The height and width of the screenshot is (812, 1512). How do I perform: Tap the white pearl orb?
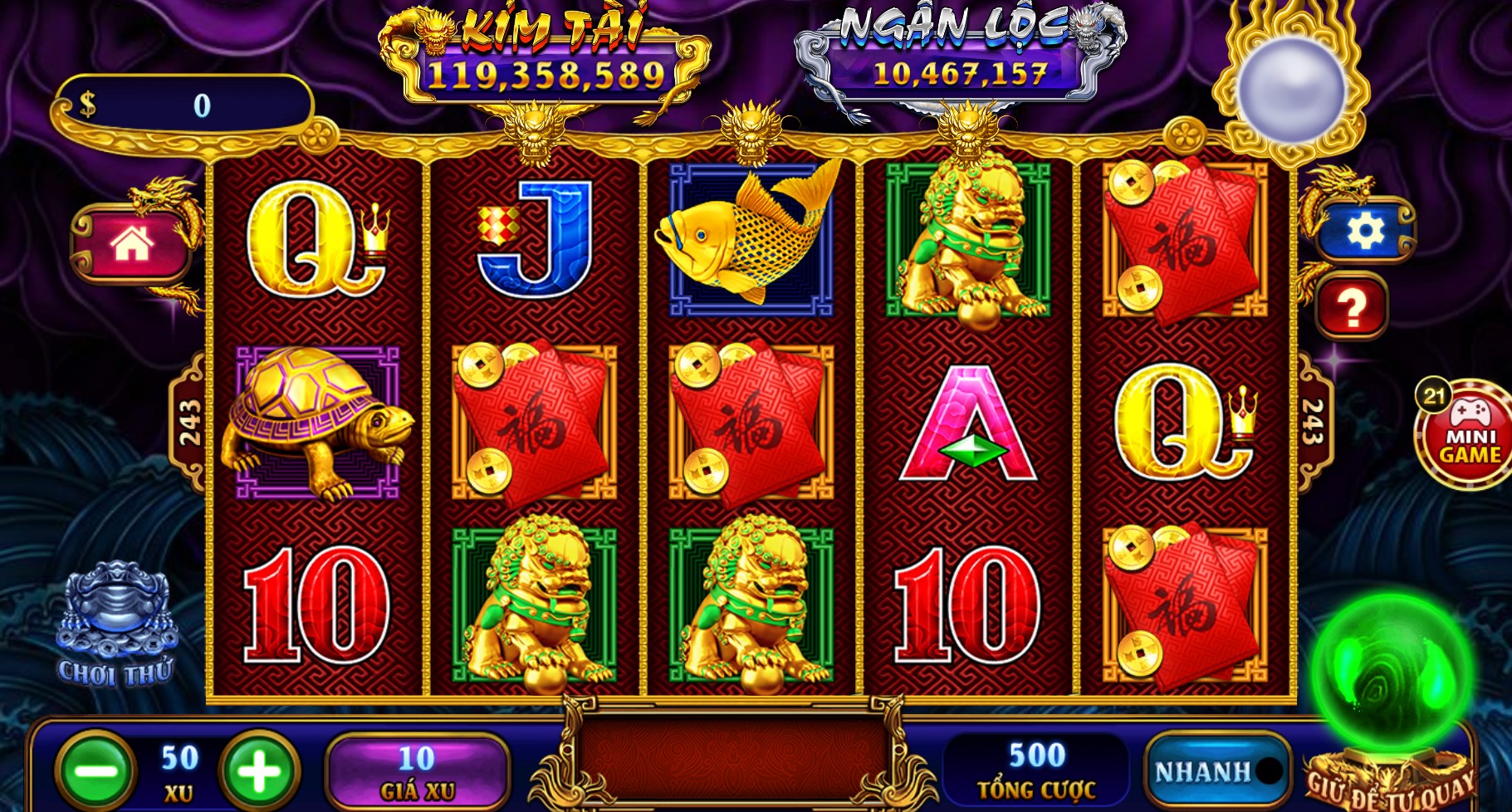tap(1290, 90)
